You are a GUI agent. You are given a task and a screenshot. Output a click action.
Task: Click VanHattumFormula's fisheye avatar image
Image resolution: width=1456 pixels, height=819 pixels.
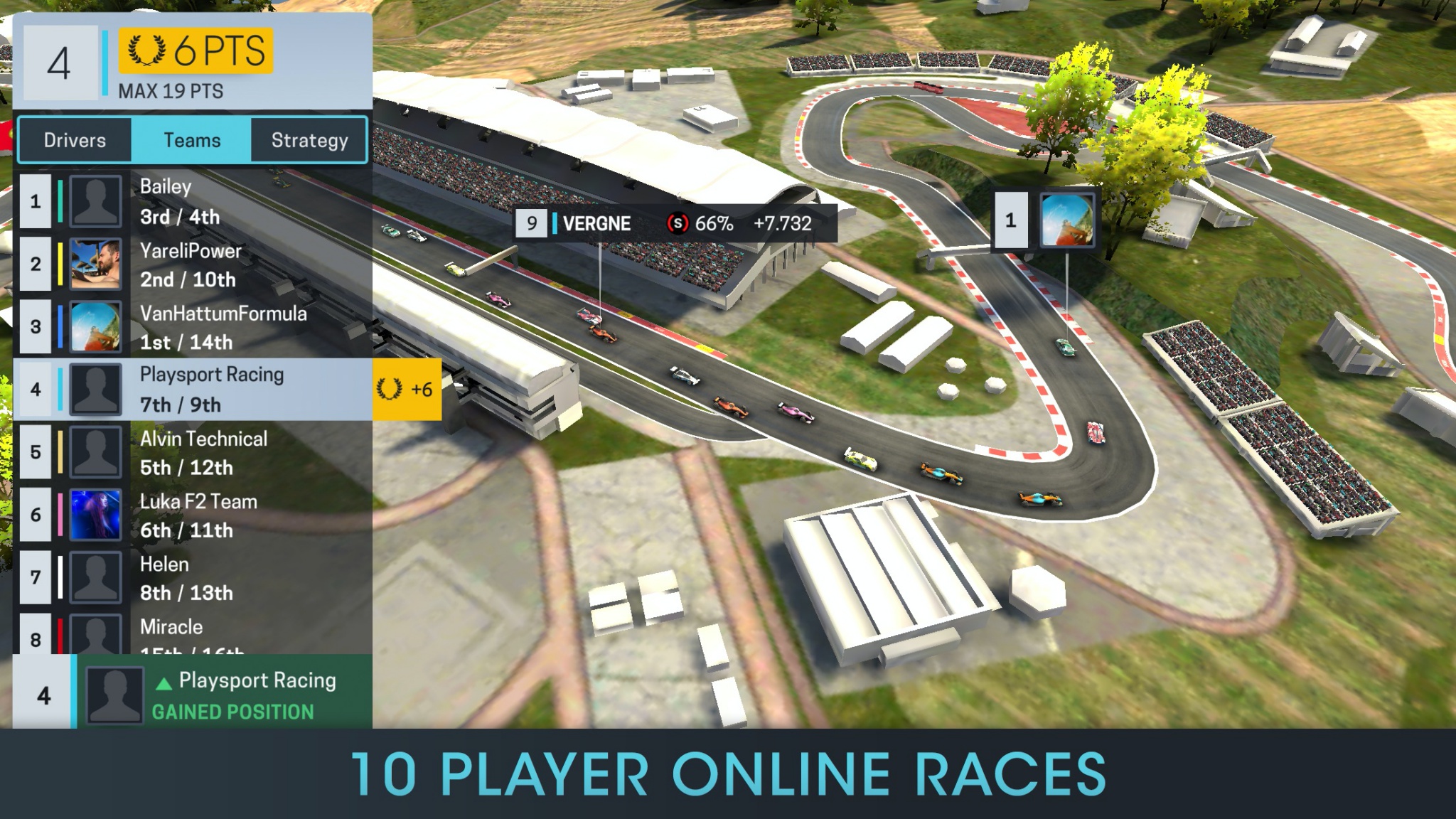pos(97,326)
